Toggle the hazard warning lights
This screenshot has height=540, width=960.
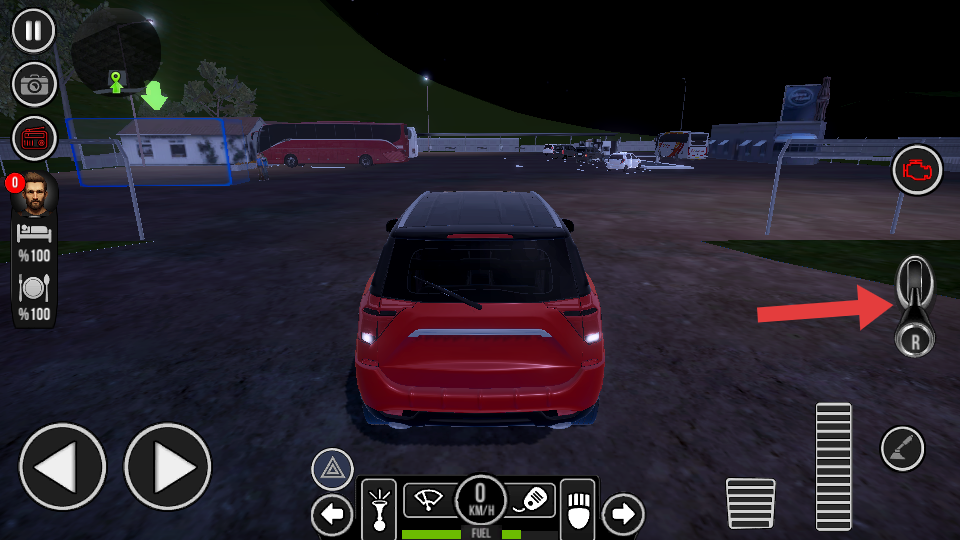click(x=331, y=468)
